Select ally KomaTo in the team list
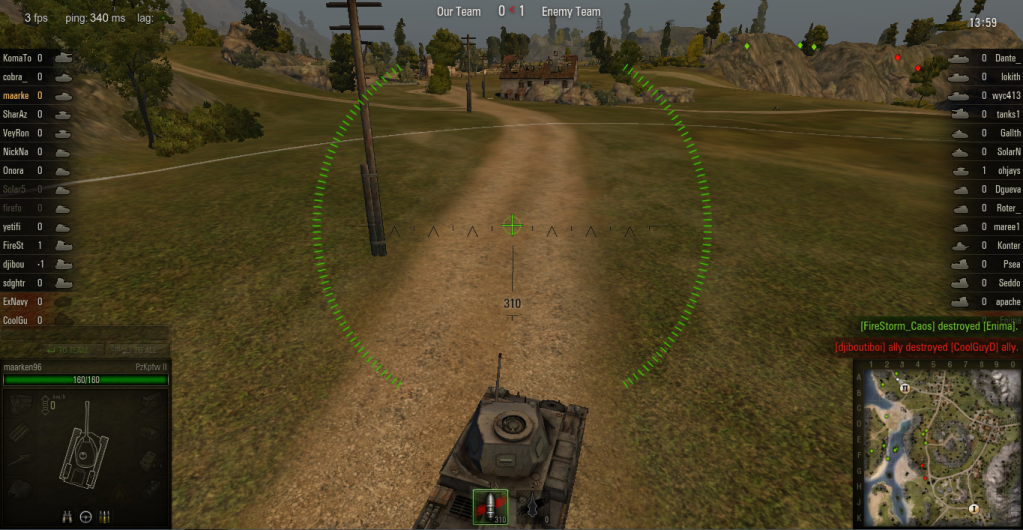The height and width of the screenshot is (530, 1023). coord(20,59)
